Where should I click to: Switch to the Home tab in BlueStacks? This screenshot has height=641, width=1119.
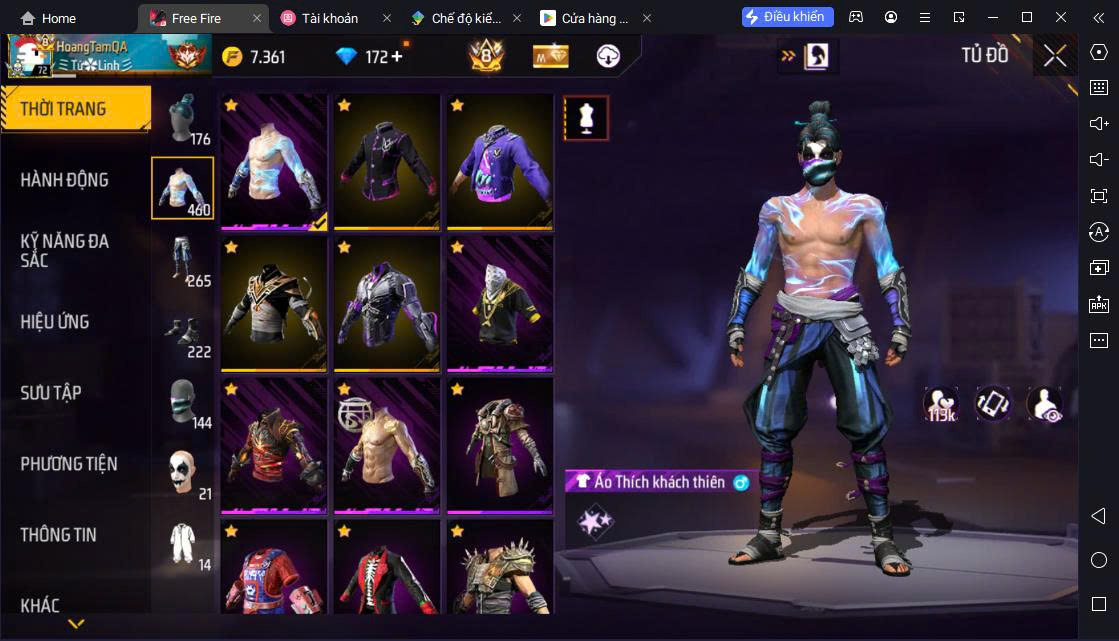pos(48,18)
